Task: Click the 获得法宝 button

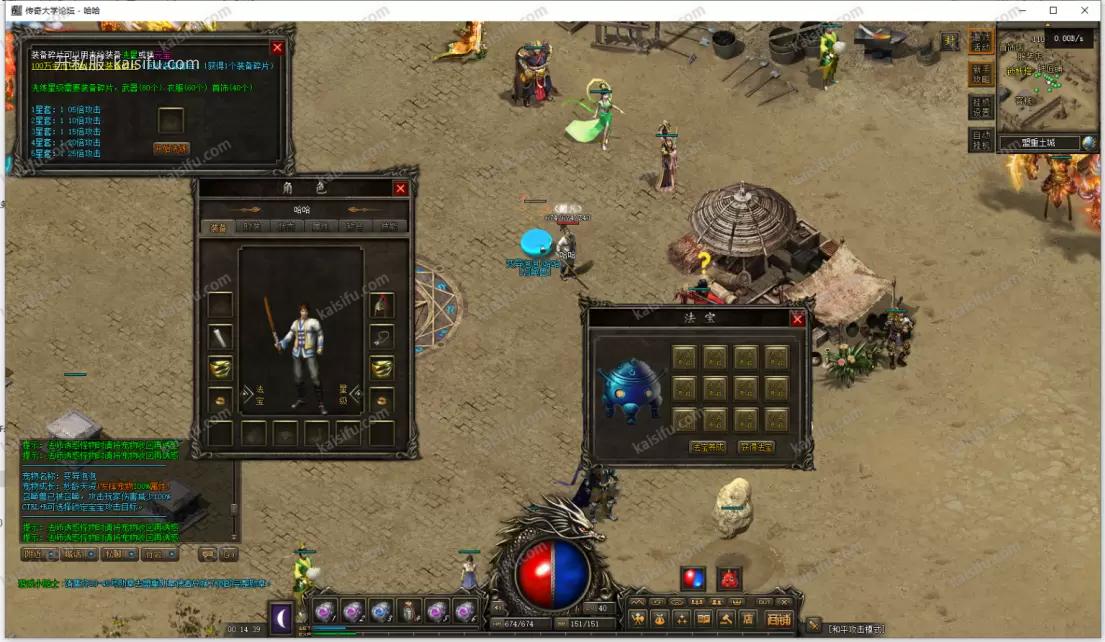Action: 756,447
